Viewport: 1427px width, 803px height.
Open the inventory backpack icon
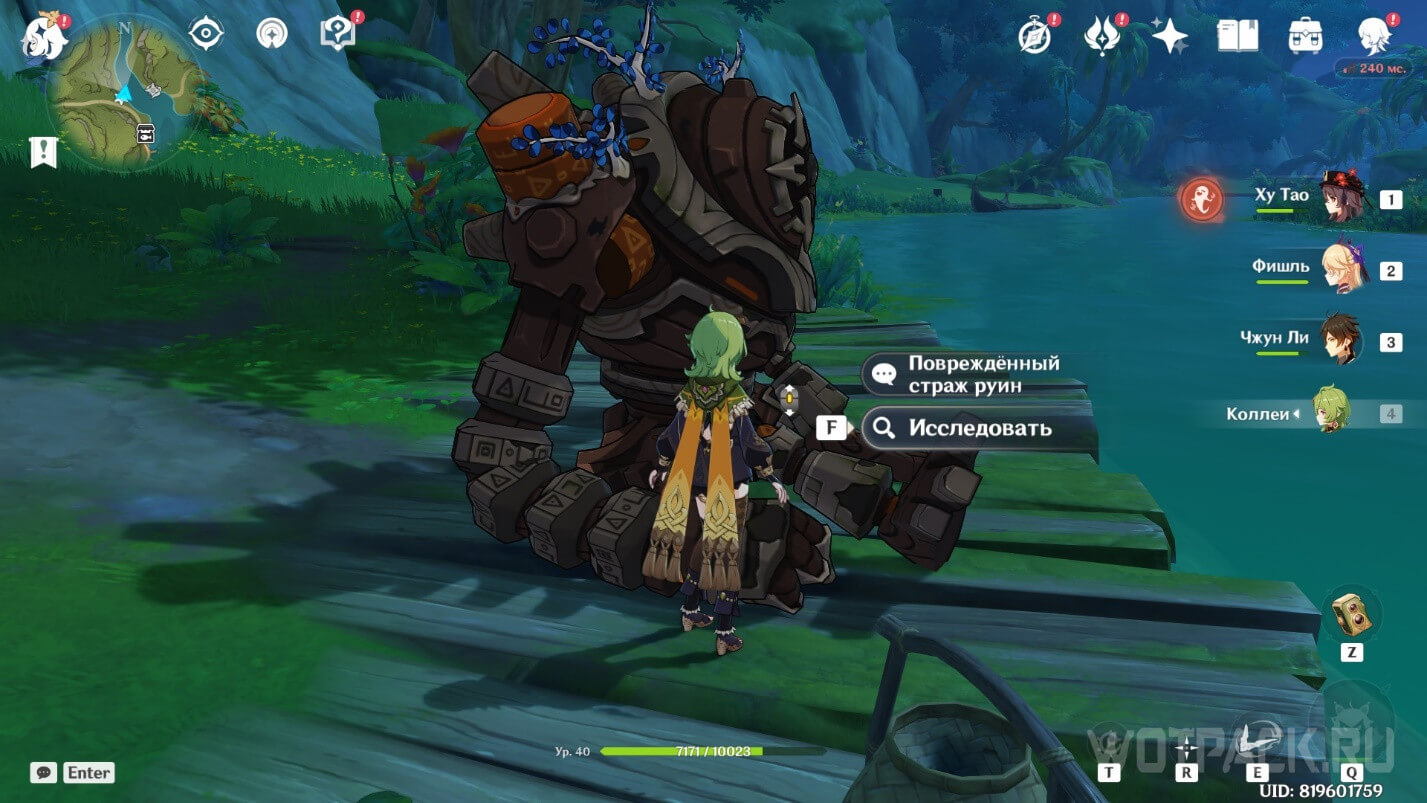[x=1306, y=36]
